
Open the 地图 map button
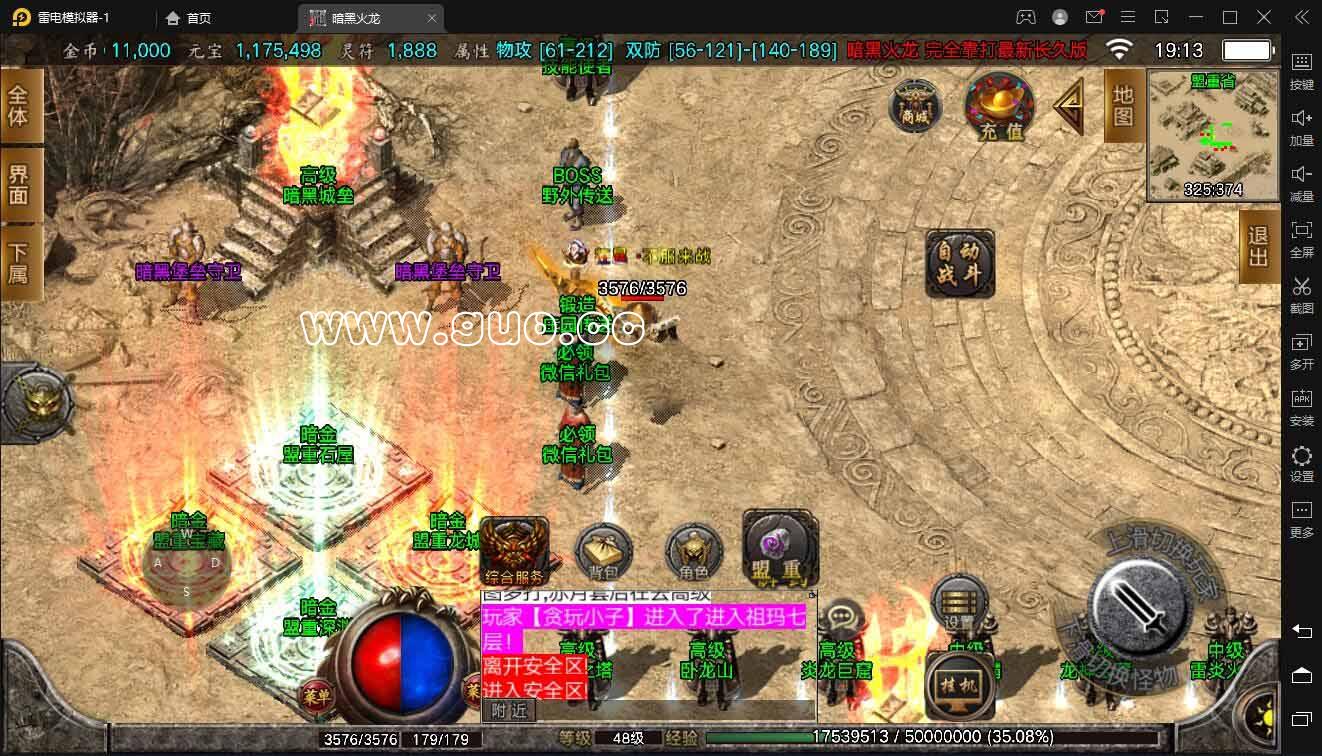point(1123,106)
